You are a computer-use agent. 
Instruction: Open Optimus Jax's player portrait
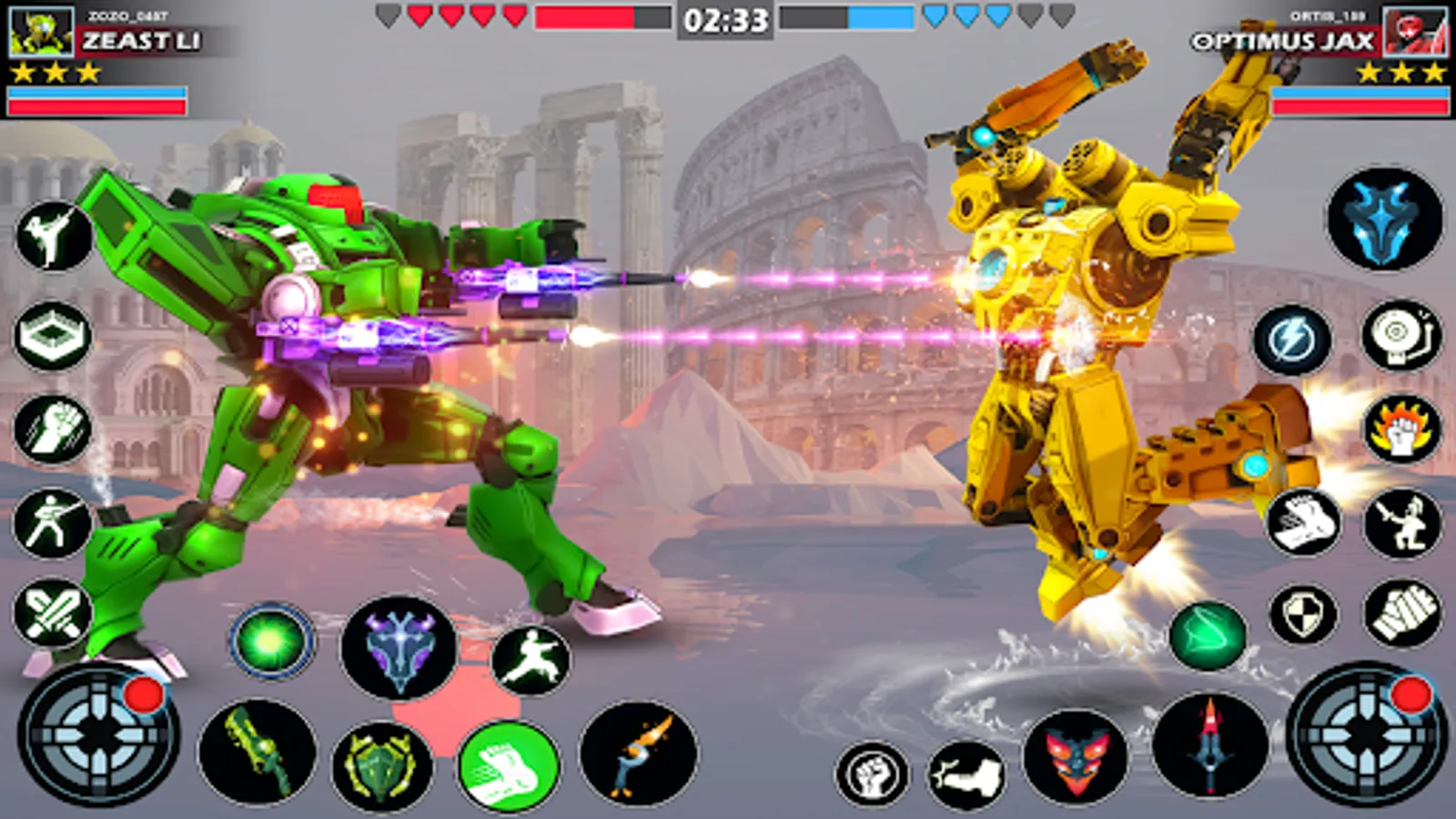point(1415,33)
